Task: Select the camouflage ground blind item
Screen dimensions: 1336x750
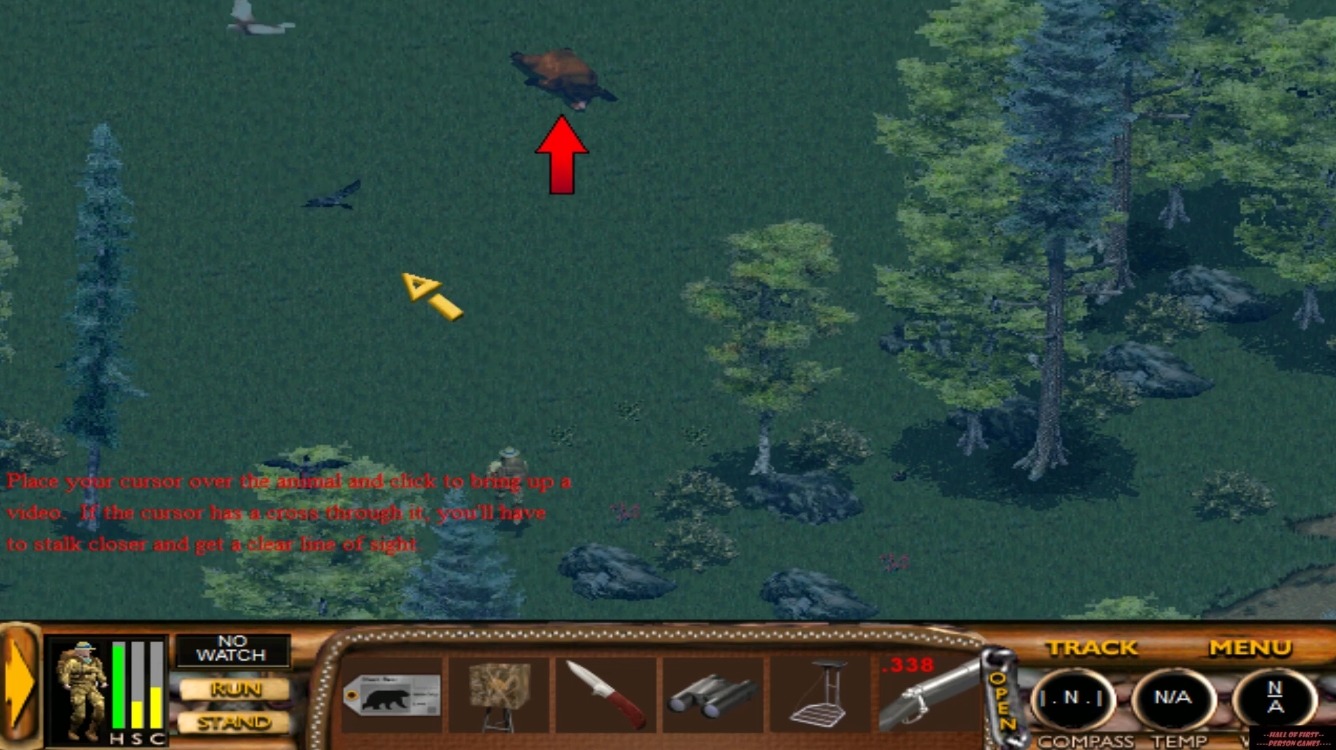Action: point(499,692)
